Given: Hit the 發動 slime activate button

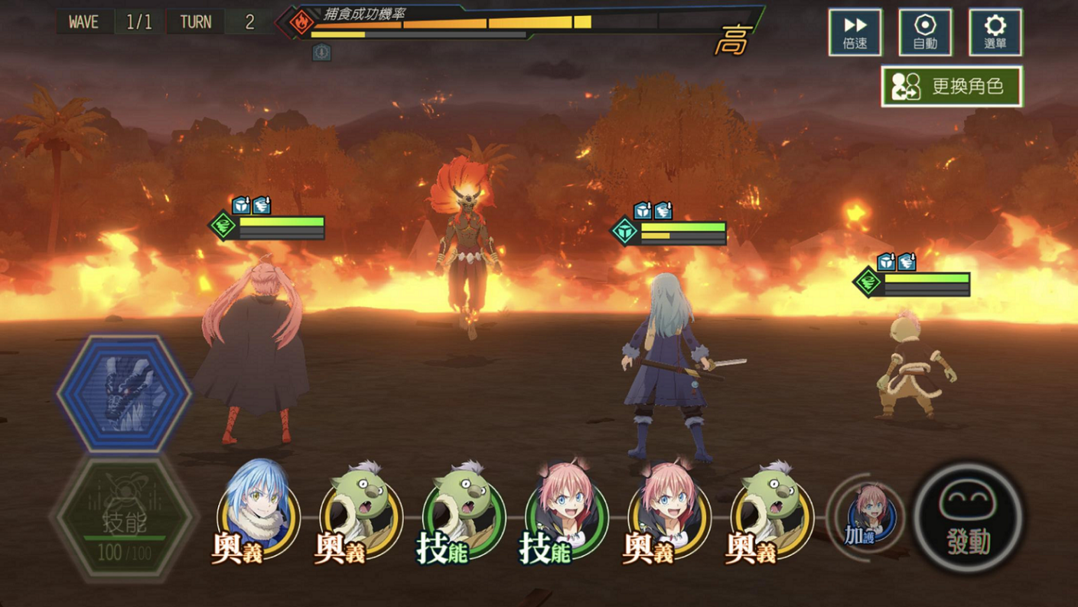Looking at the screenshot, I should click(968, 517).
